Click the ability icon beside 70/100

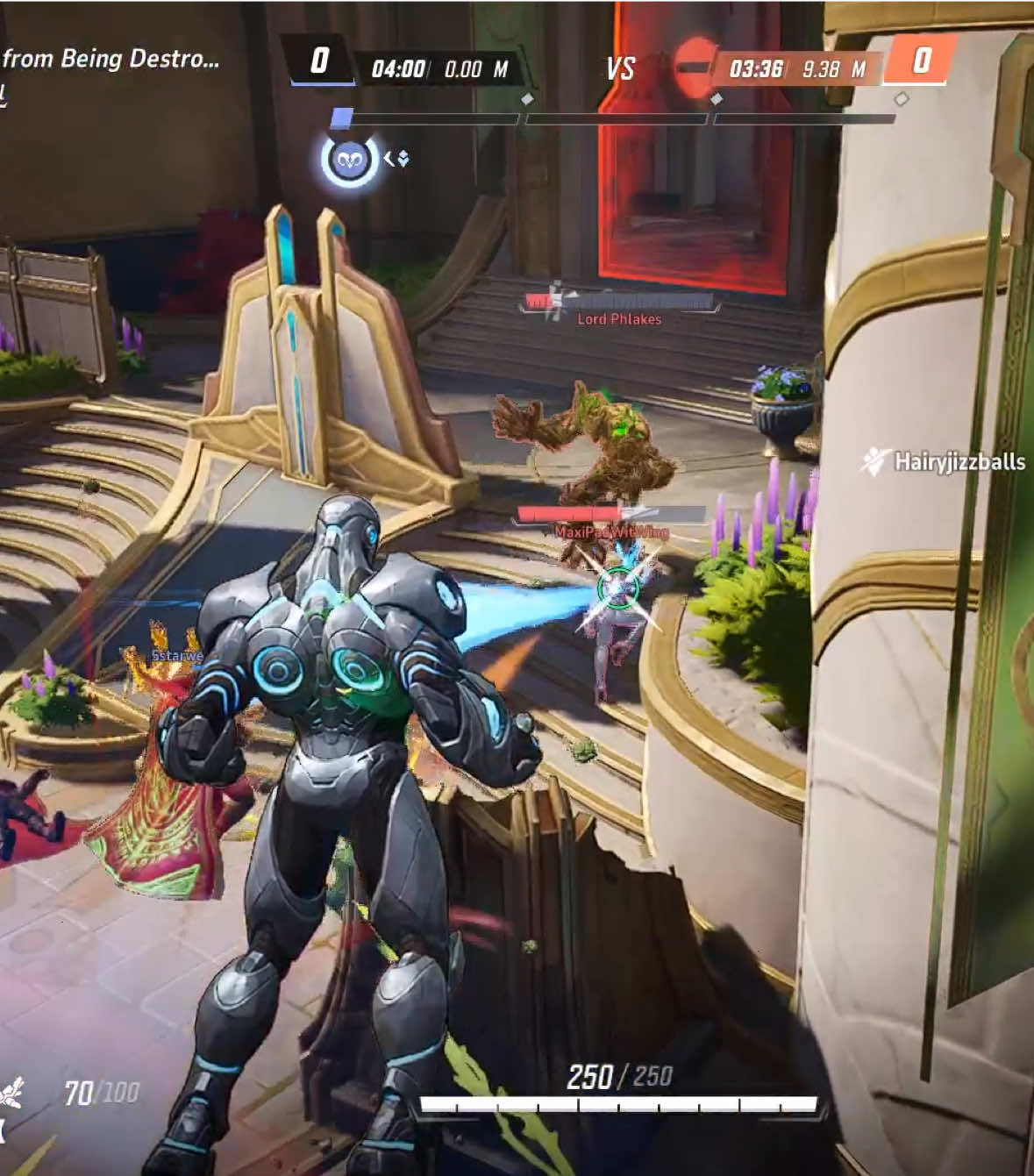click(11, 1094)
